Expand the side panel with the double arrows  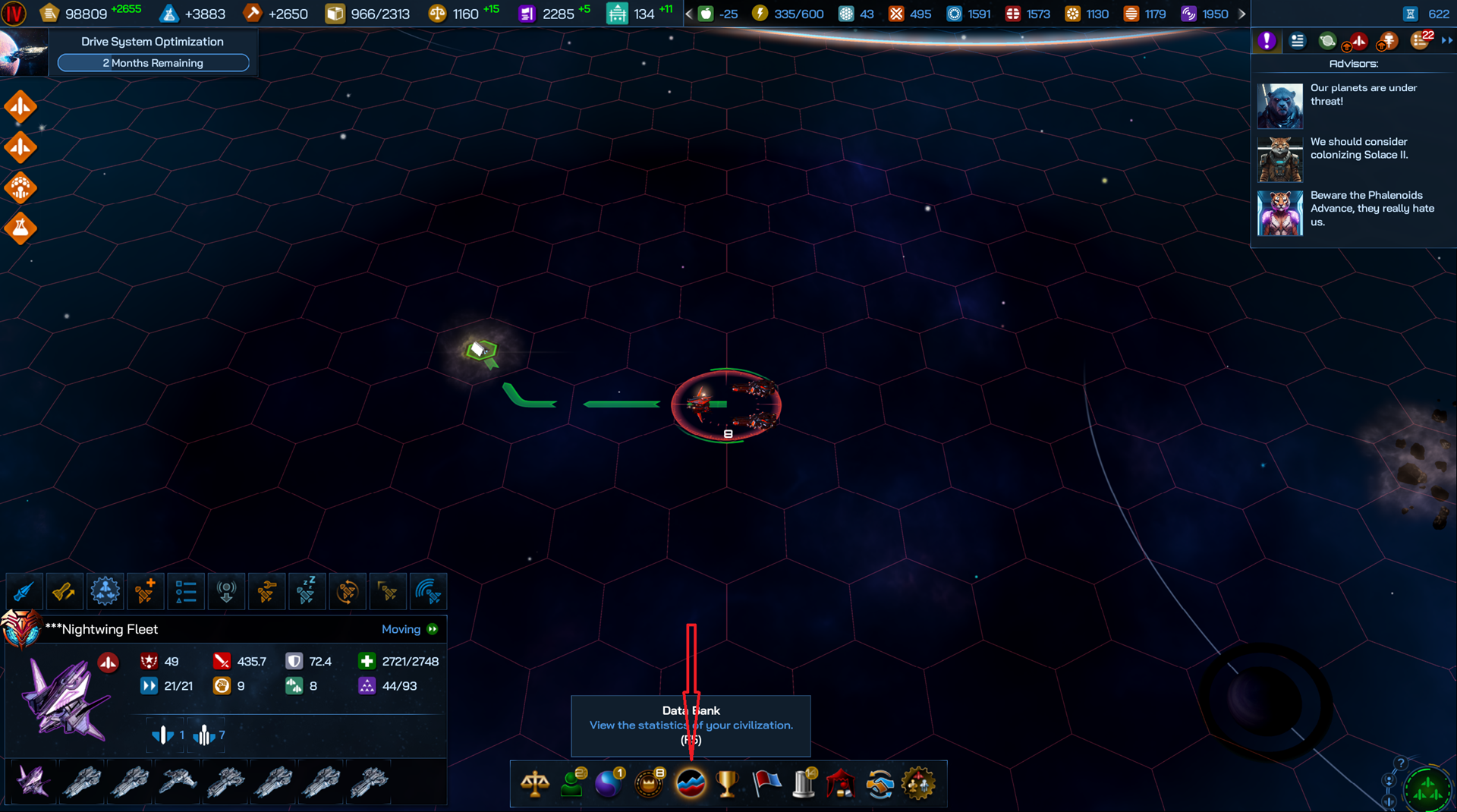[x=1446, y=41]
